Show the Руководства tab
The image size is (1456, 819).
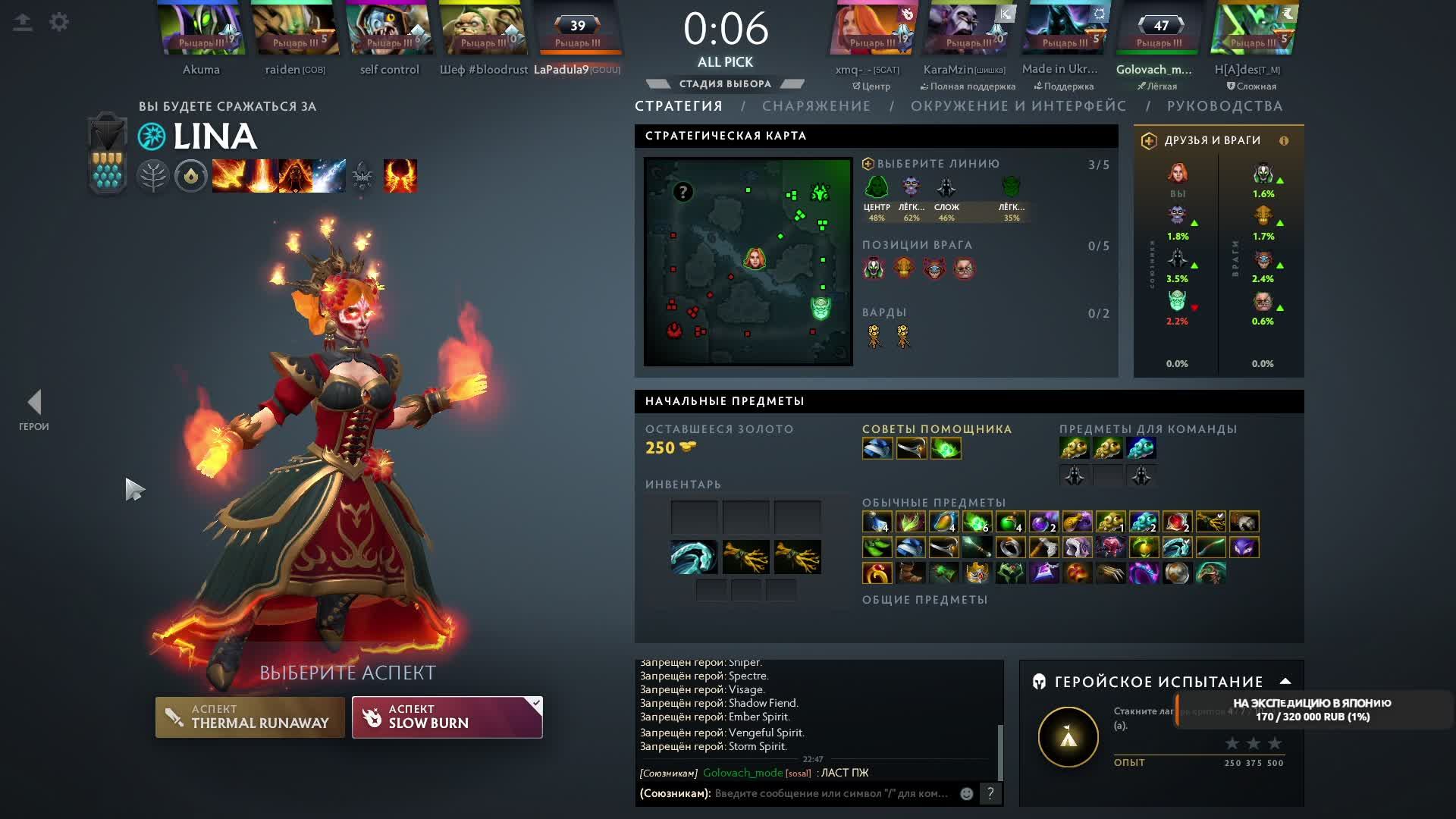click(1224, 106)
